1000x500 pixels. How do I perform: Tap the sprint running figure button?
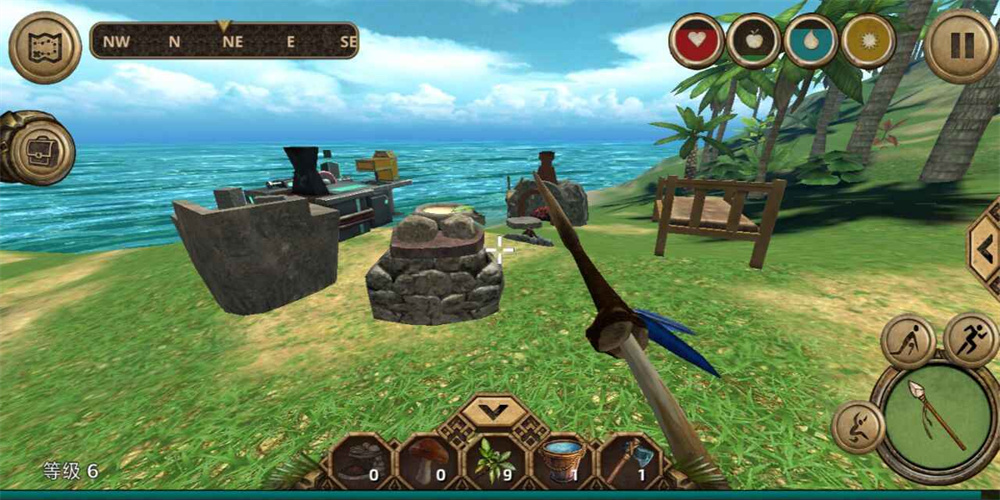click(970, 340)
